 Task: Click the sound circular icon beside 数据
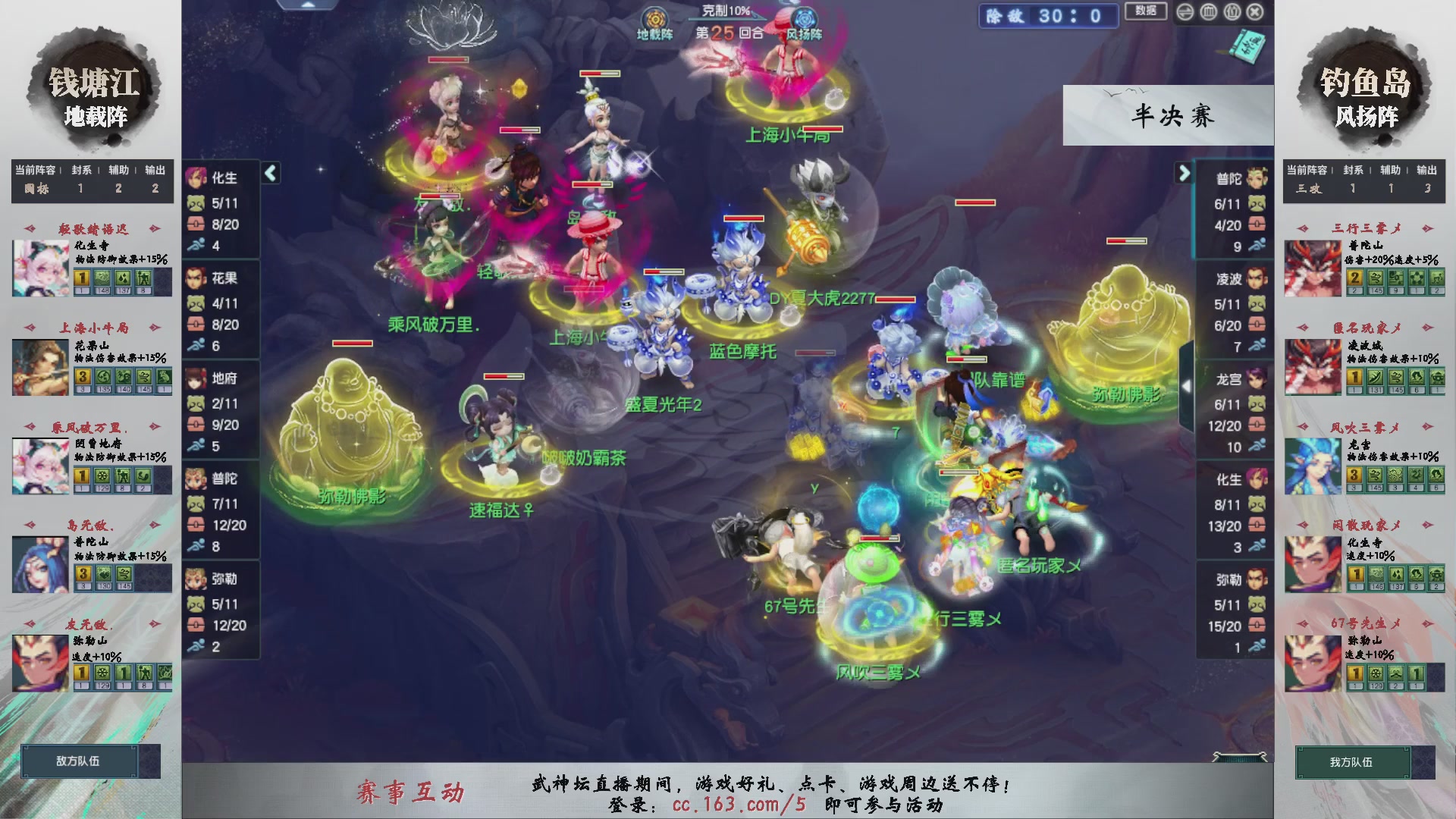click(x=1185, y=12)
